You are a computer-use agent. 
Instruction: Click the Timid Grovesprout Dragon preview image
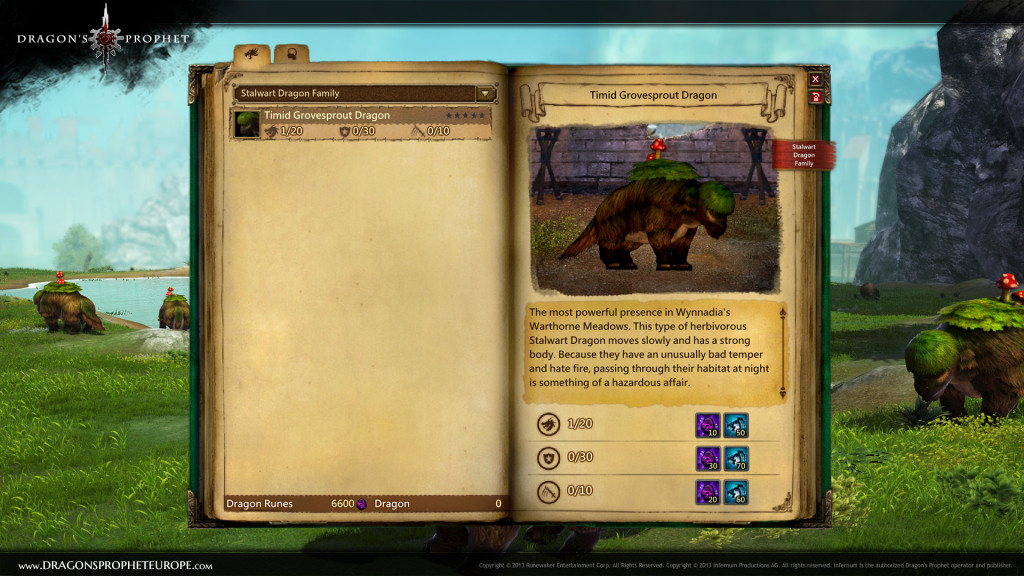[653, 208]
